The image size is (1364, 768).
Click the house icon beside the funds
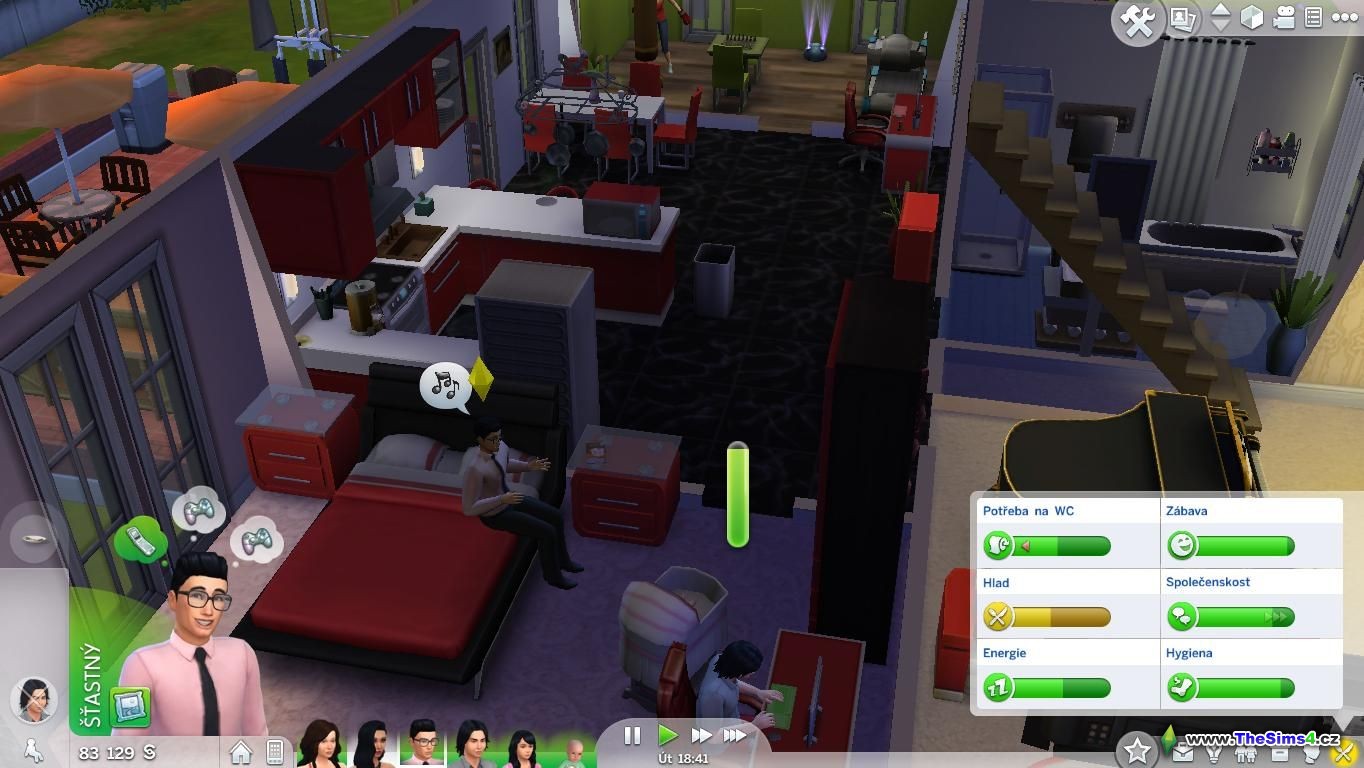pyautogui.click(x=241, y=751)
